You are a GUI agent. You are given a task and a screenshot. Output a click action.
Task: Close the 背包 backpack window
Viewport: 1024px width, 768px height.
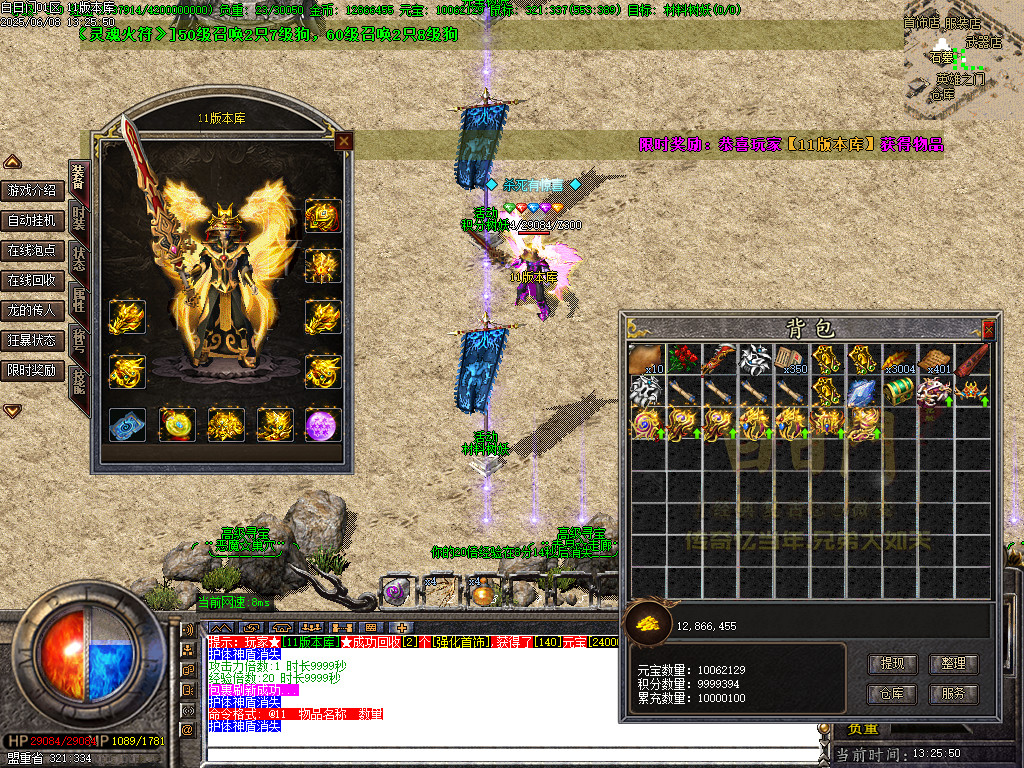pyautogui.click(x=988, y=329)
